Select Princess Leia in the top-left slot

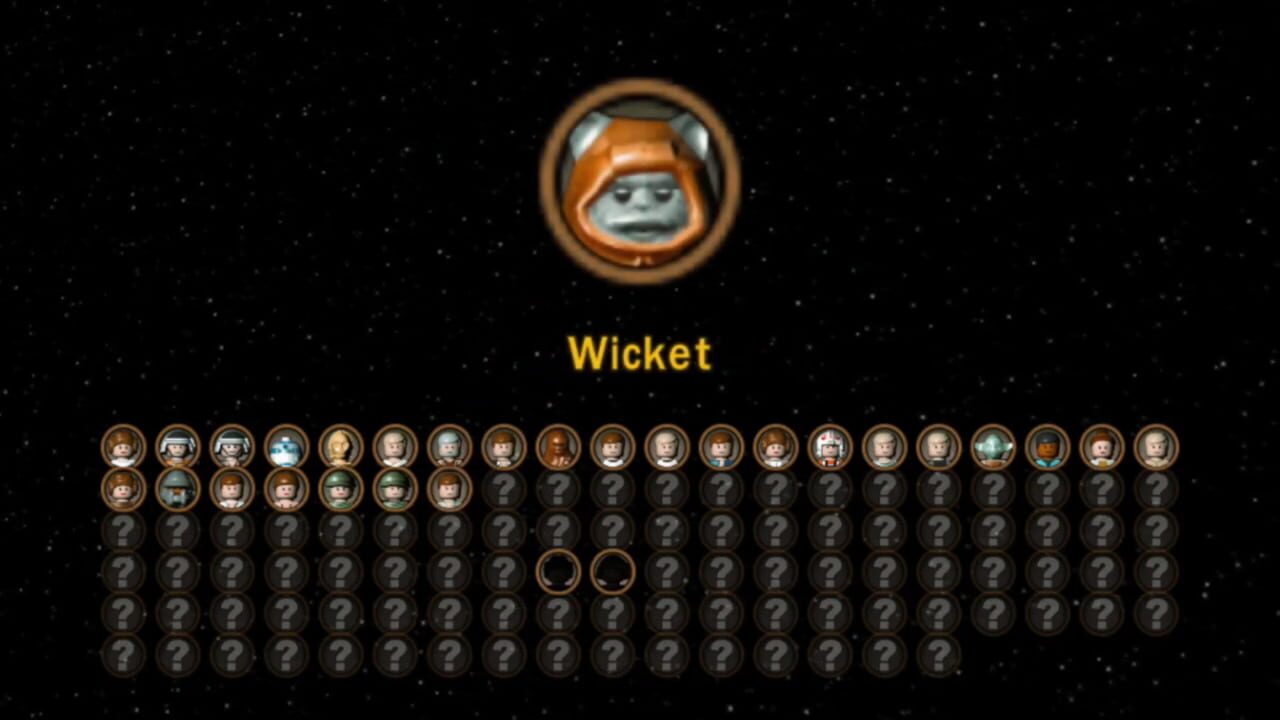pos(122,450)
